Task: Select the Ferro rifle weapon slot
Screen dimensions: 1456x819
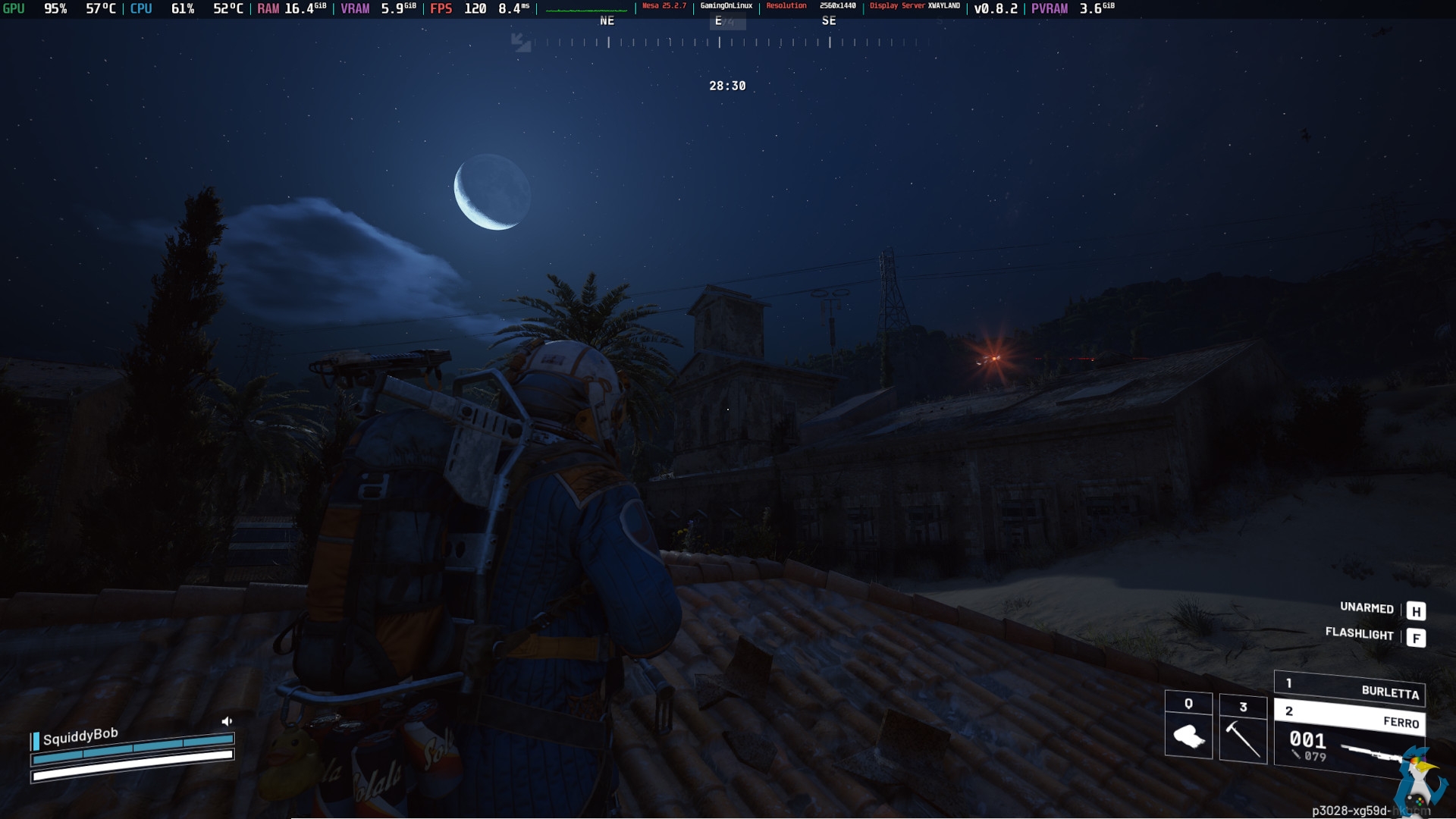Action: [1350, 717]
